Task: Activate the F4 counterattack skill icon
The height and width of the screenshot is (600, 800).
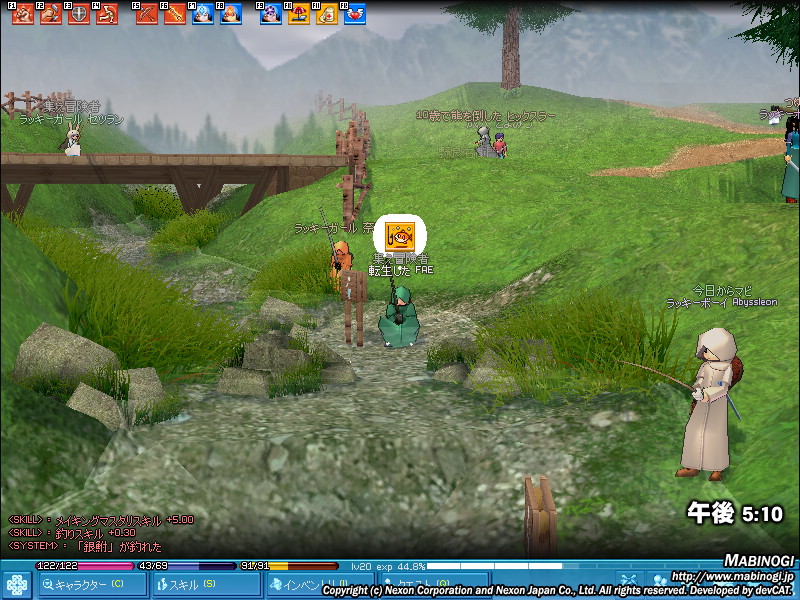Action: 106,14
